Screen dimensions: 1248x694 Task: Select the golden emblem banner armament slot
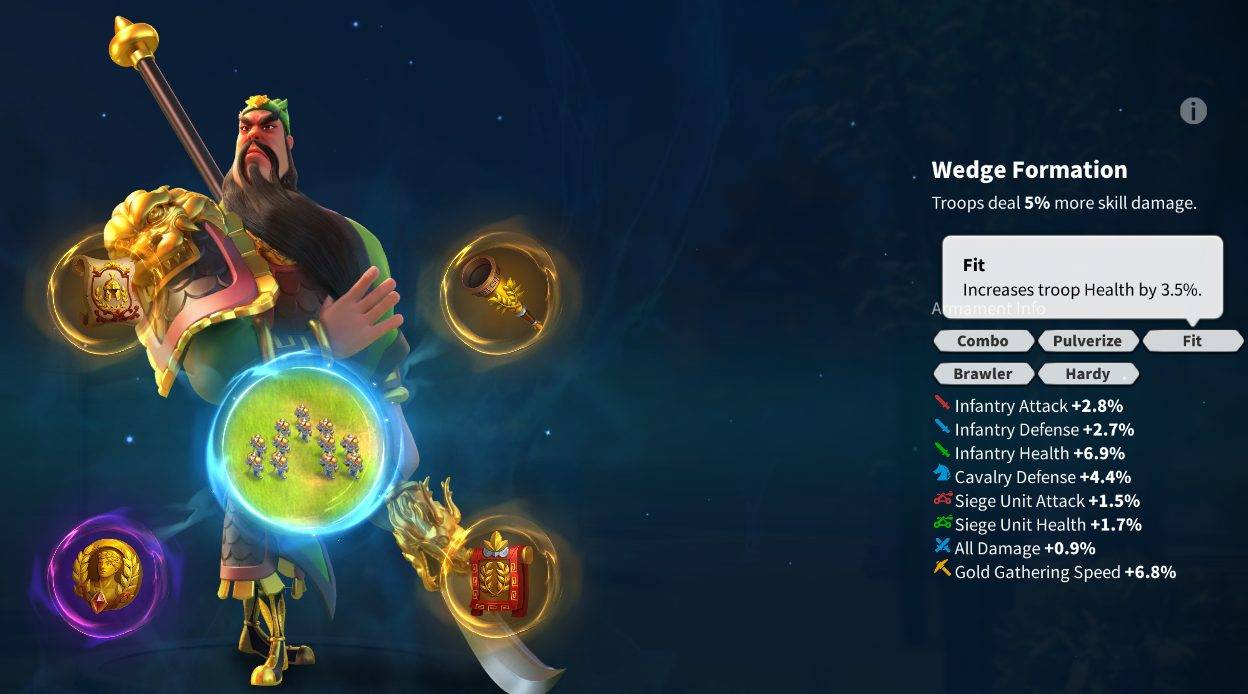[x=98, y=293]
